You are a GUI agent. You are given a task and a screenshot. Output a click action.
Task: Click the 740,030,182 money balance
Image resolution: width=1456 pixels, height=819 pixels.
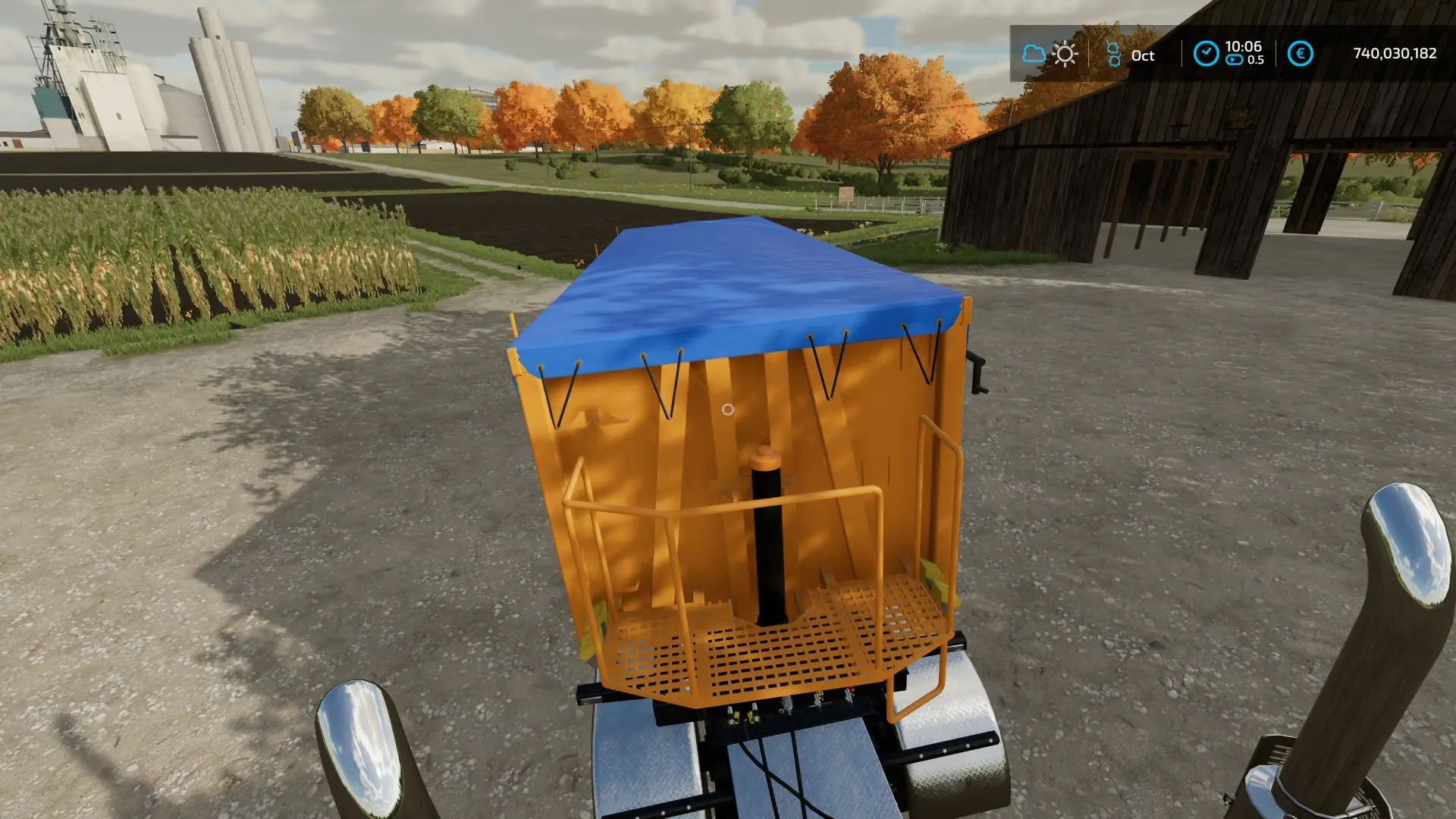(1395, 52)
